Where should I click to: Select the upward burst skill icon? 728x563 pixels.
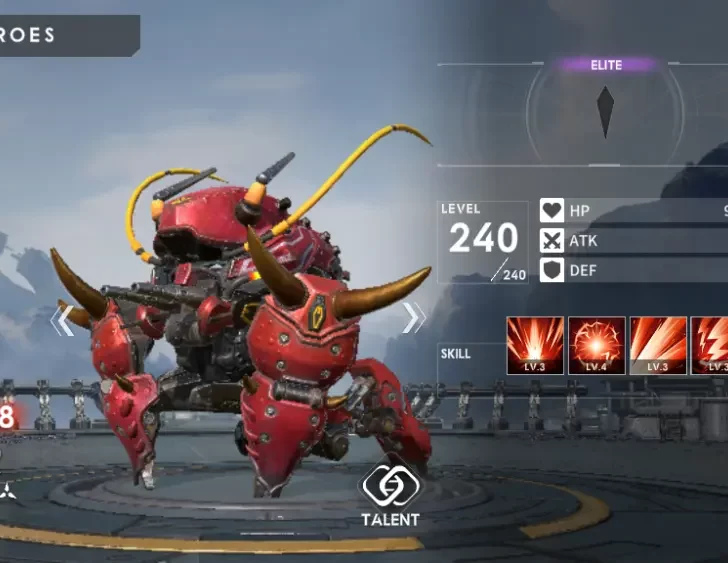point(535,346)
